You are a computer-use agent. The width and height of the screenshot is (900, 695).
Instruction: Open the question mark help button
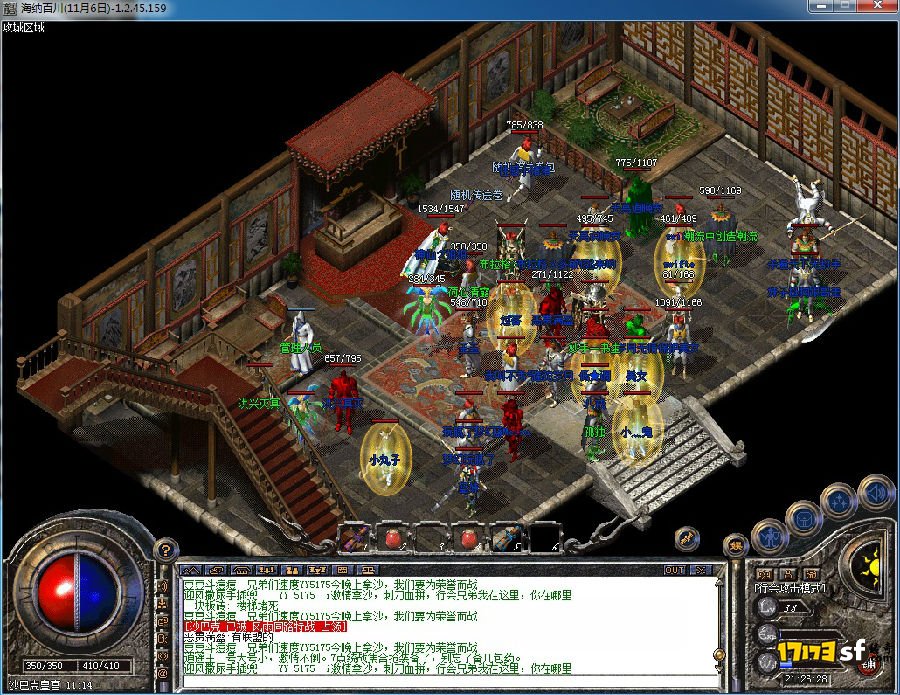pos(168,549)
